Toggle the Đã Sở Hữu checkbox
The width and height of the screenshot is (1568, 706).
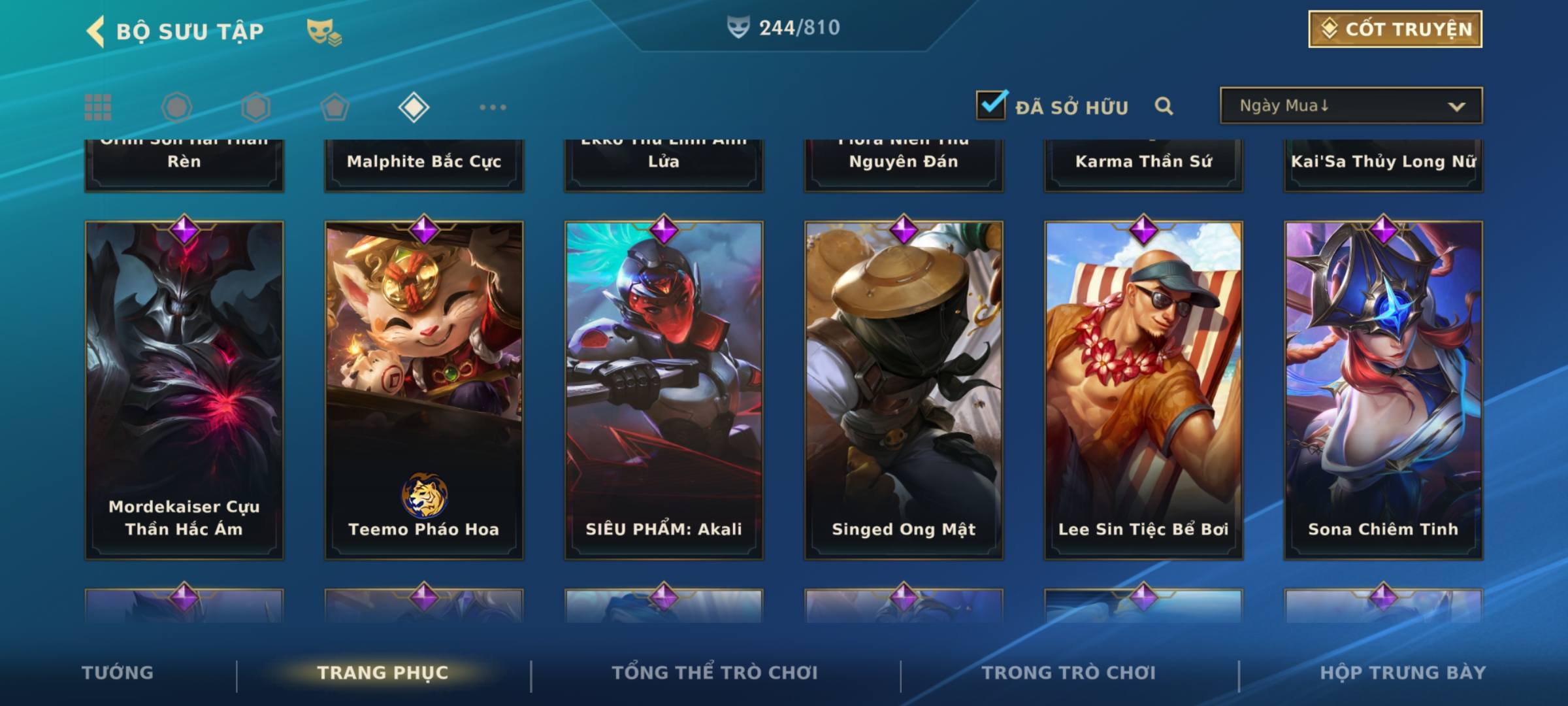991,105
